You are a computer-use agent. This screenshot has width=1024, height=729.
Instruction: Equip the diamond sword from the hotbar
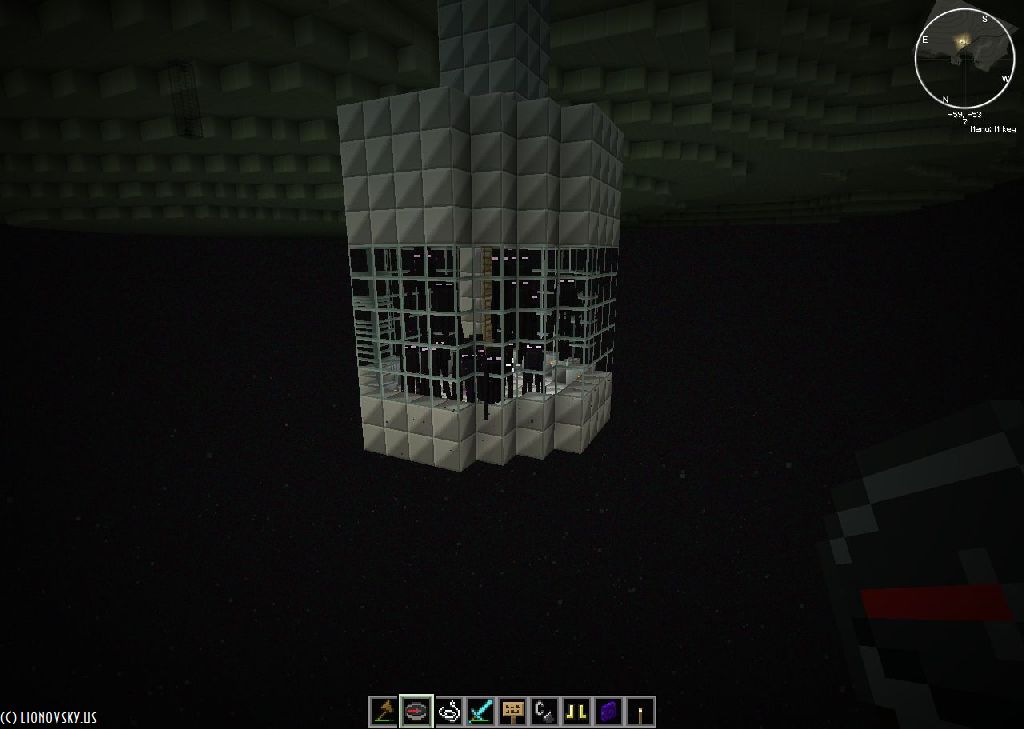[x=481, y=711]
